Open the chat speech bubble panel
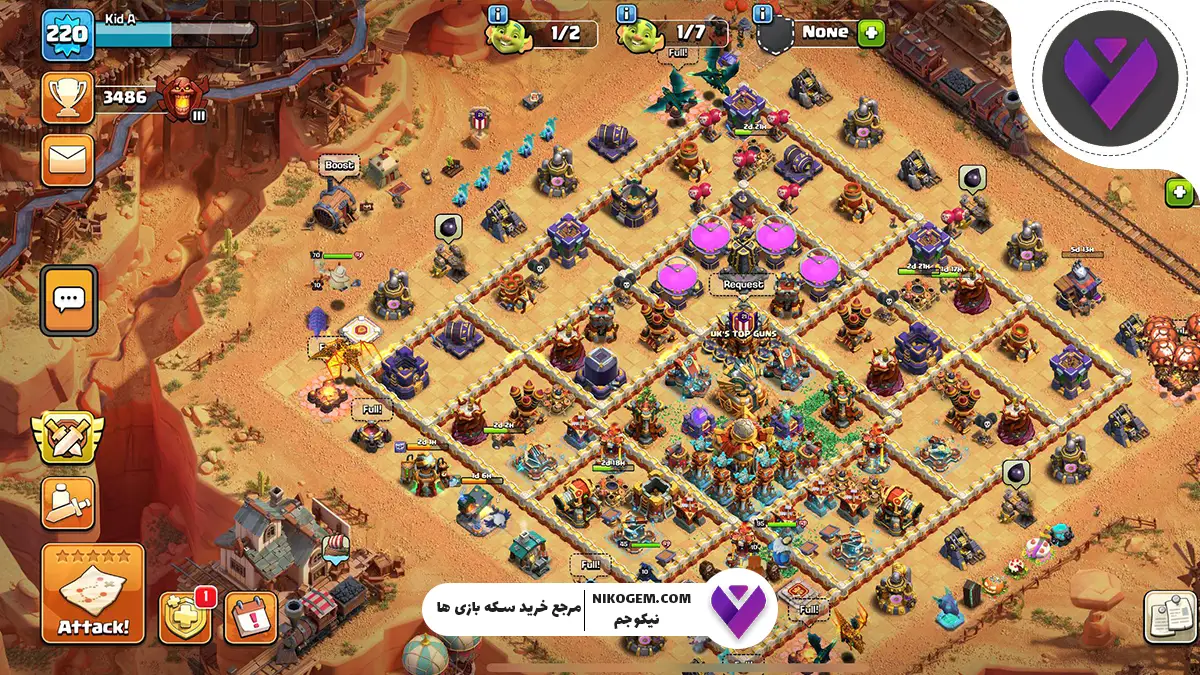 point(69,299)
